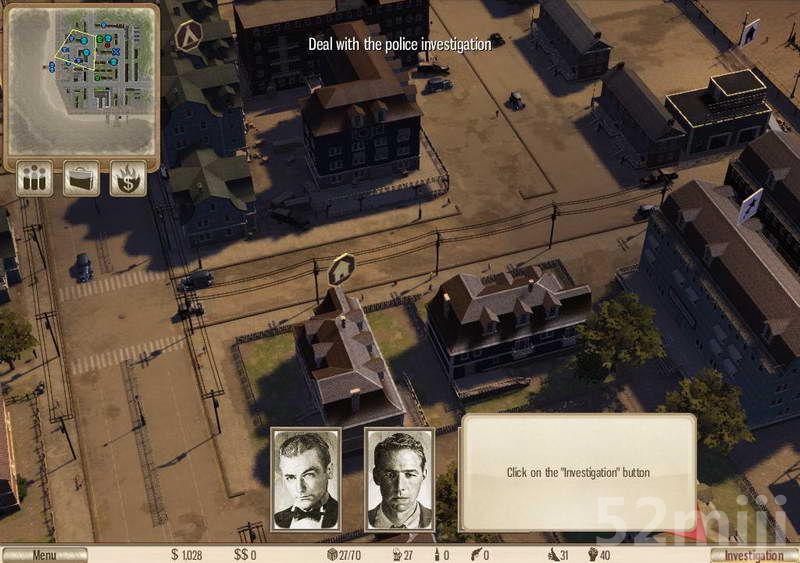
Task: Select the bow-tie gangster portrait
Action: 306,479
